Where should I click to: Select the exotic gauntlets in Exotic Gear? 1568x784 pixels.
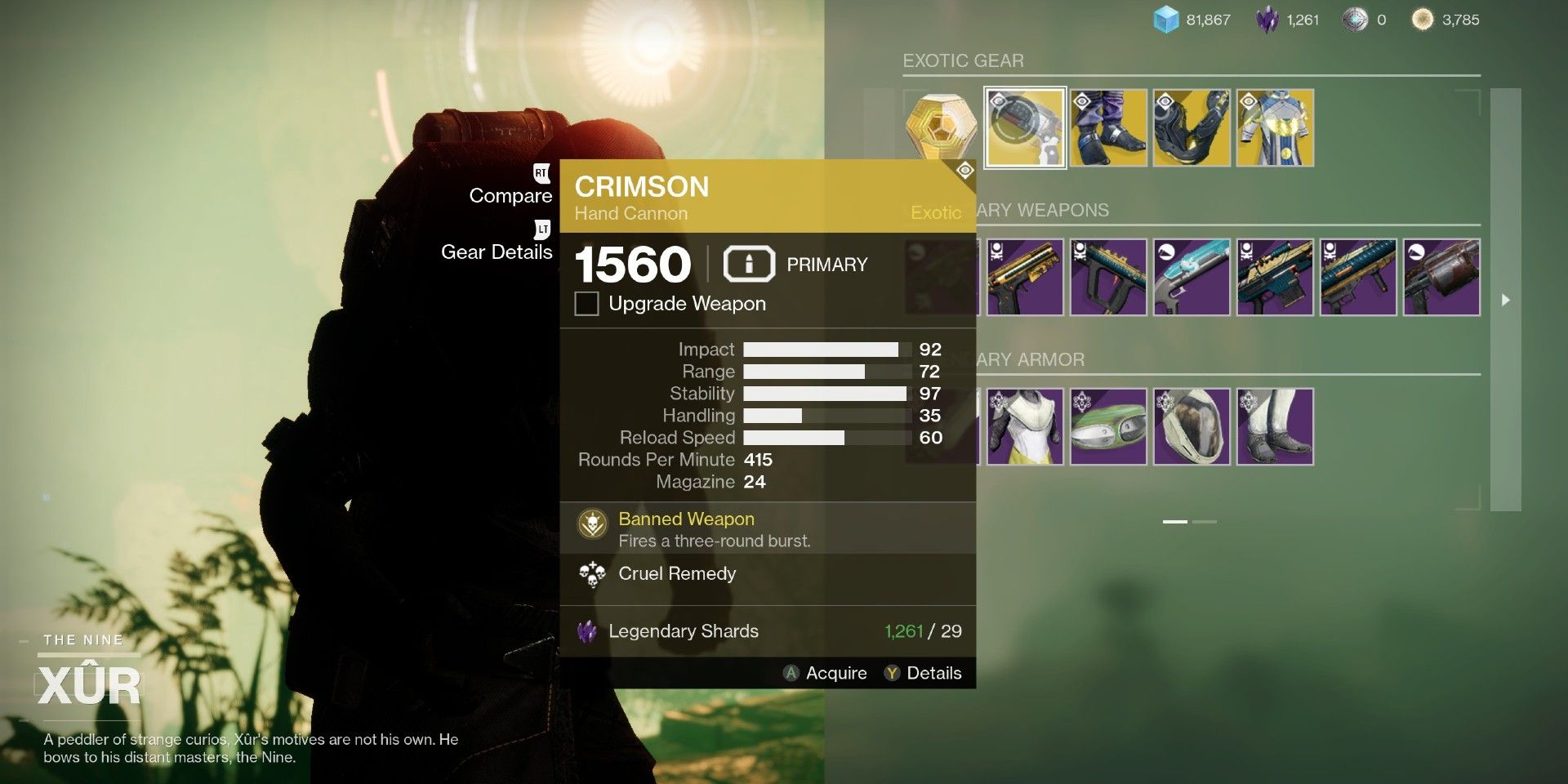[1192, 127]
